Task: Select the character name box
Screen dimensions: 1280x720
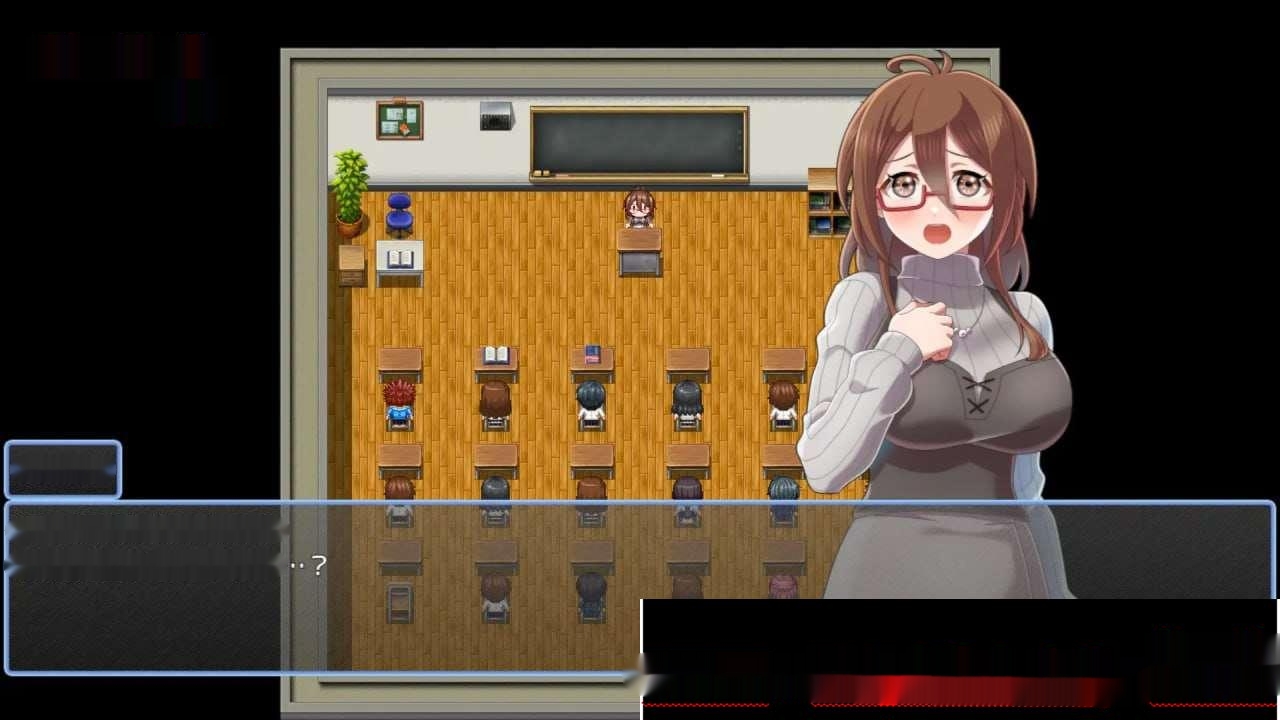Action: [62, 467]
